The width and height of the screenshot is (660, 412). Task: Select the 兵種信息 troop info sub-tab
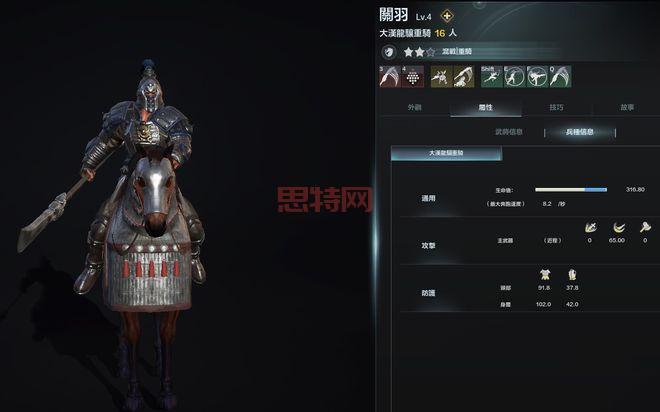[x=580, y=131]
